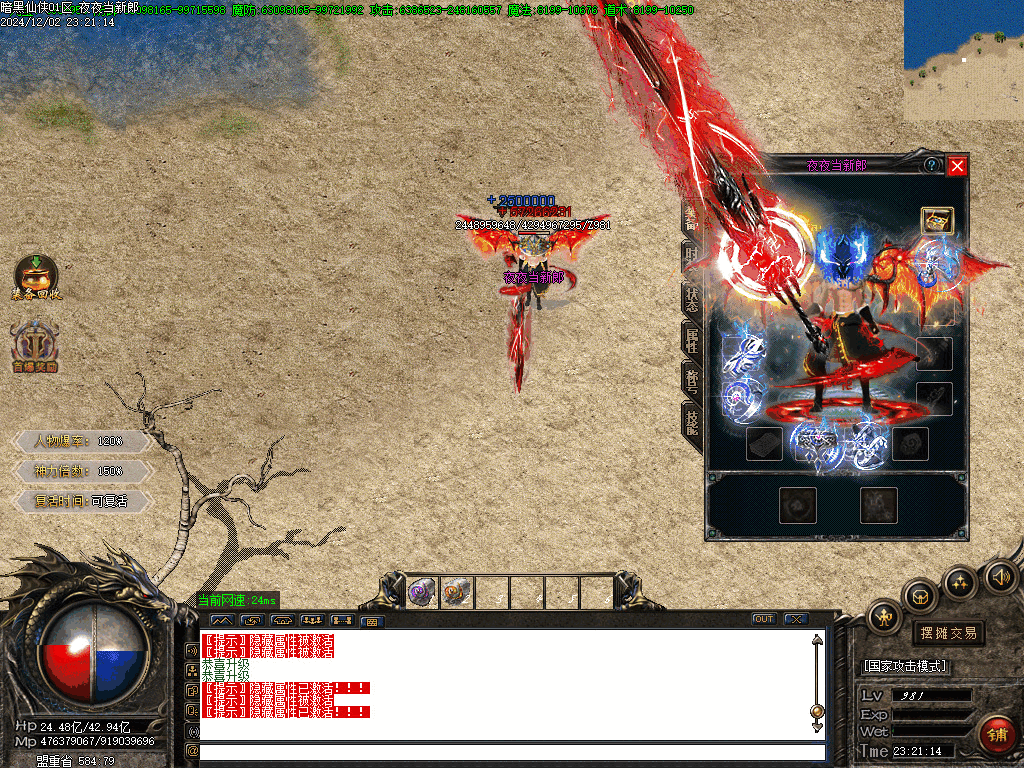Image resolution: width=1024 pixels, height=768 pixels.
Task: Toggle the speaker sound button
Action: coord(1000,576)
